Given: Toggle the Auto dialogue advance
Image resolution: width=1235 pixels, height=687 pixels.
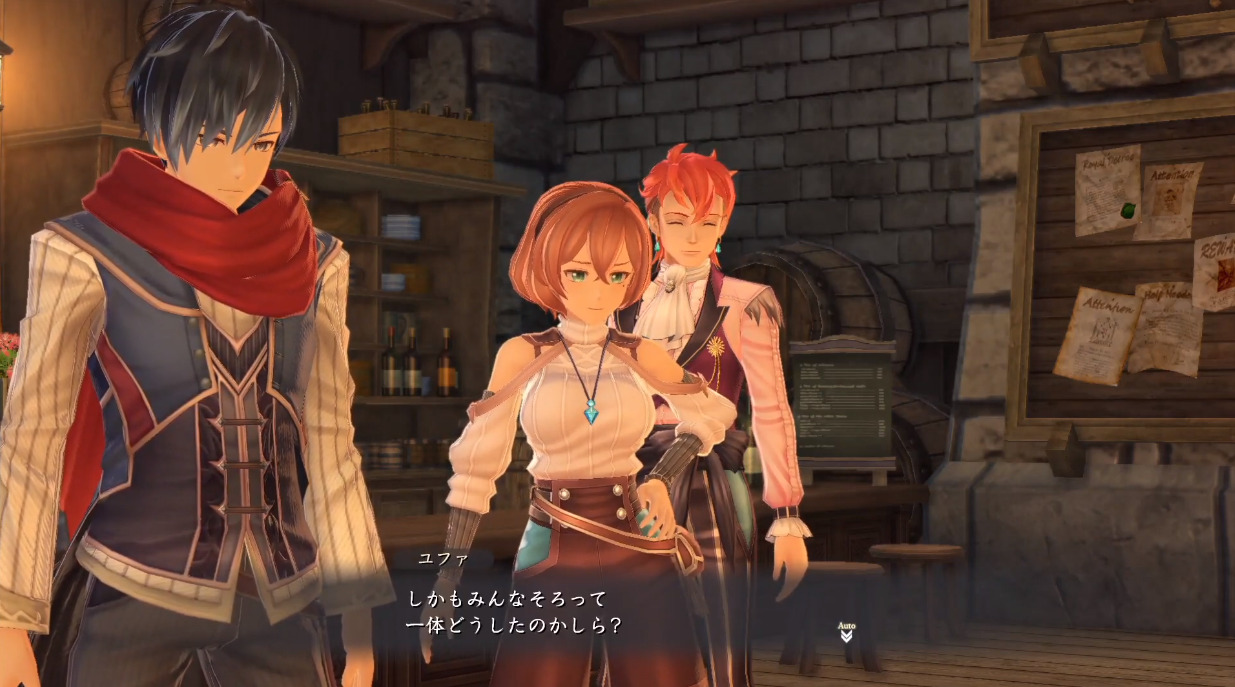Looking at the screenshot, I should (x=846, y=631).
